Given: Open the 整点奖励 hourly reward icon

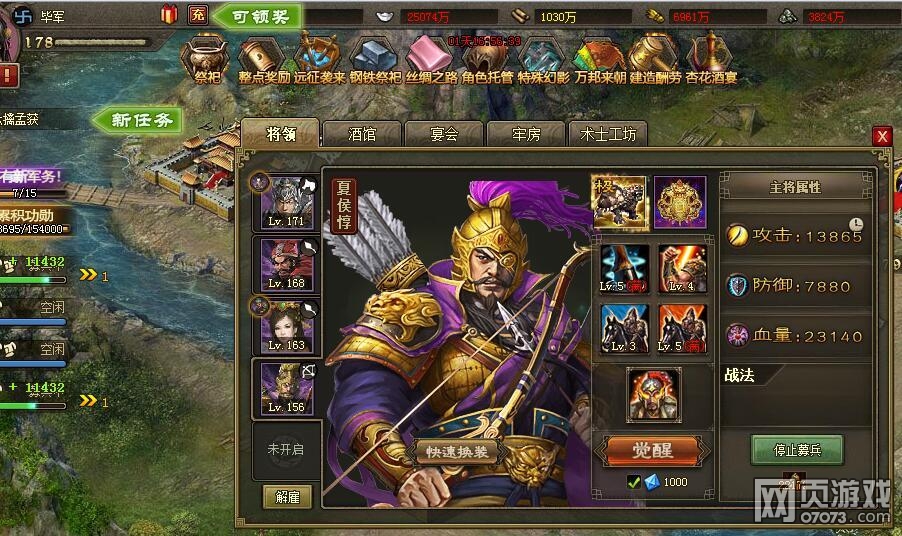Looking at the screenshot, I should point(264,59).
